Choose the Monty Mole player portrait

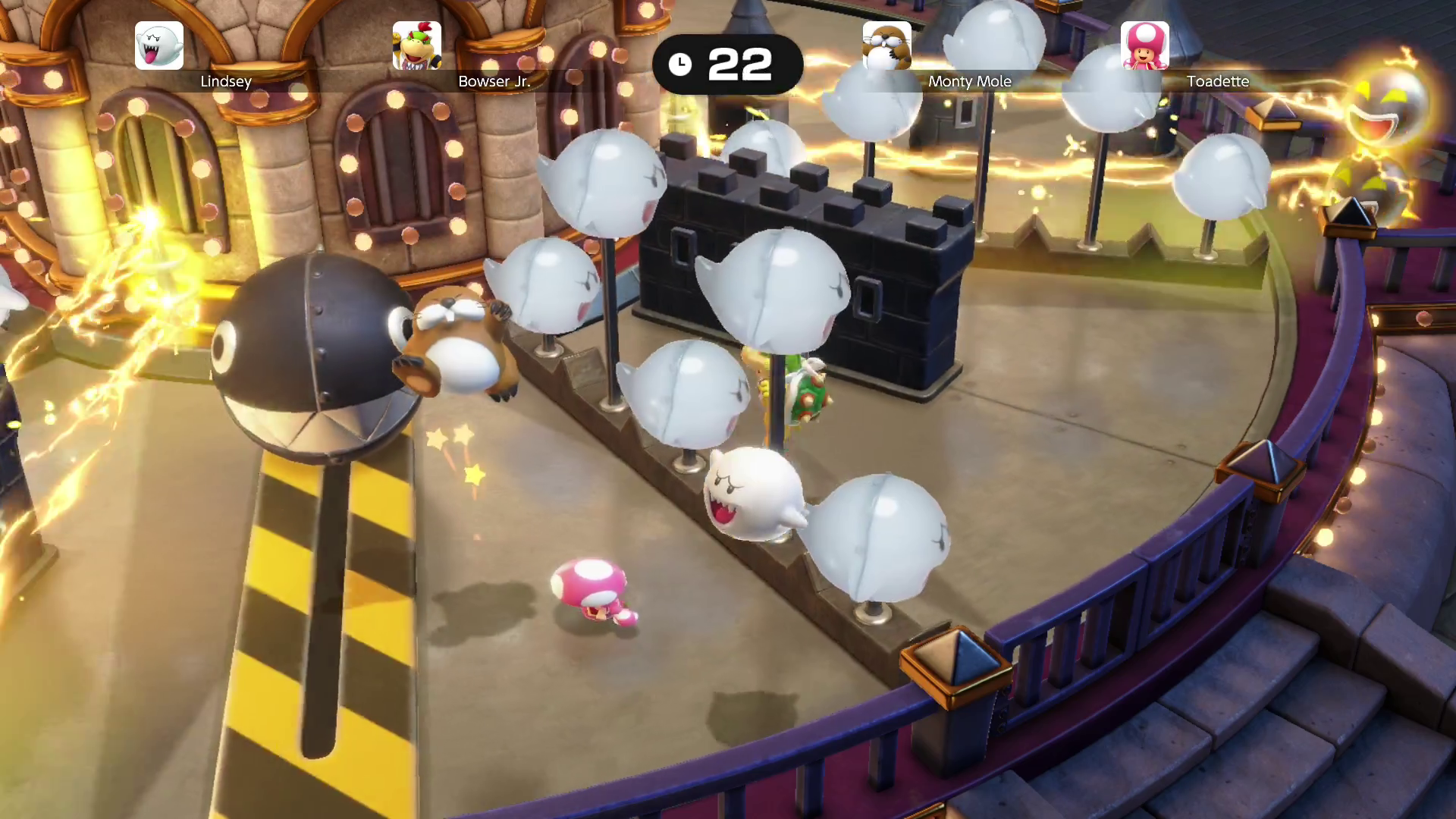point(886,45)
